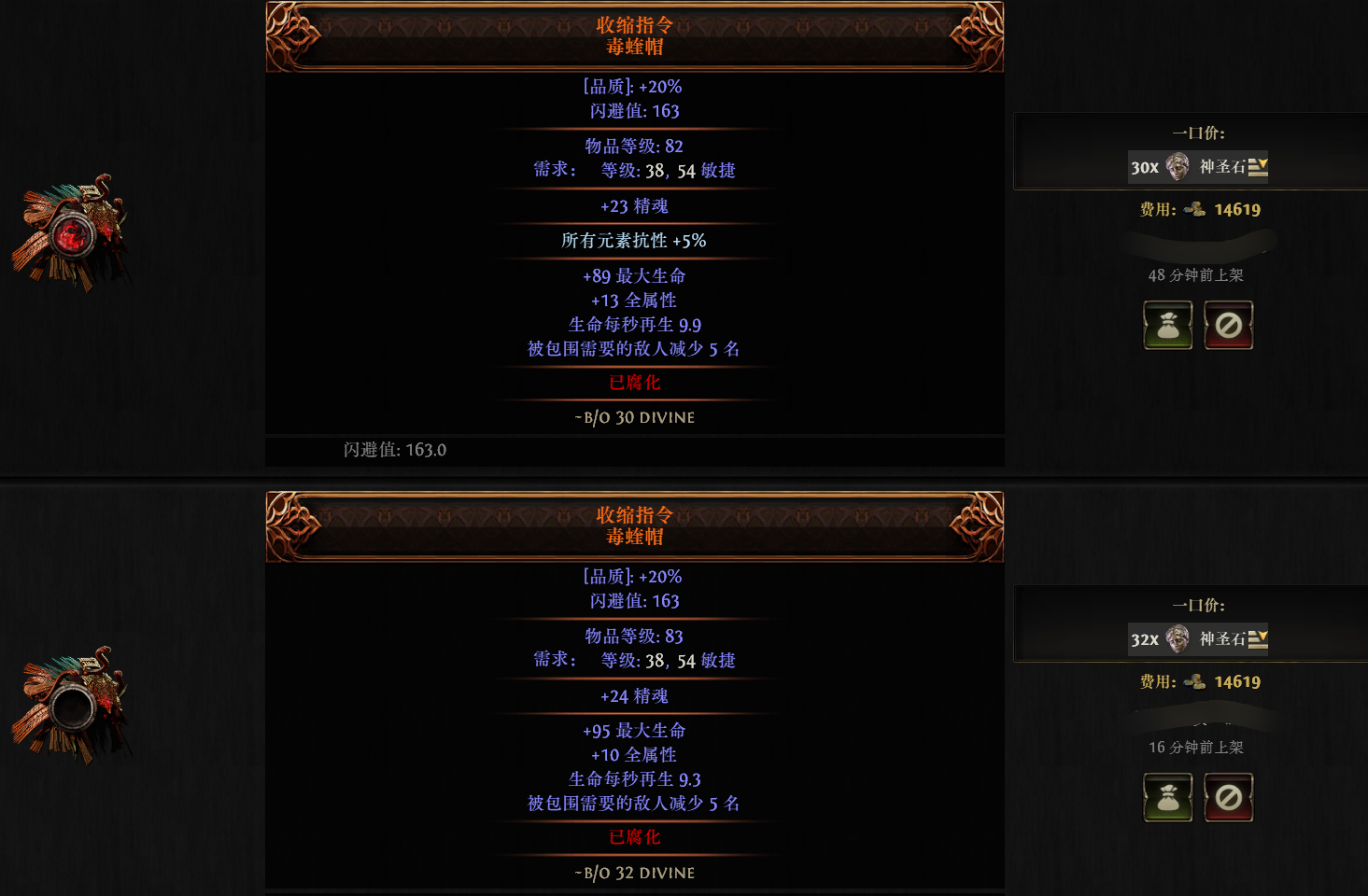
Task: Select the second 毒蛙帽 item thumbnail
Action: coord(75,705)
